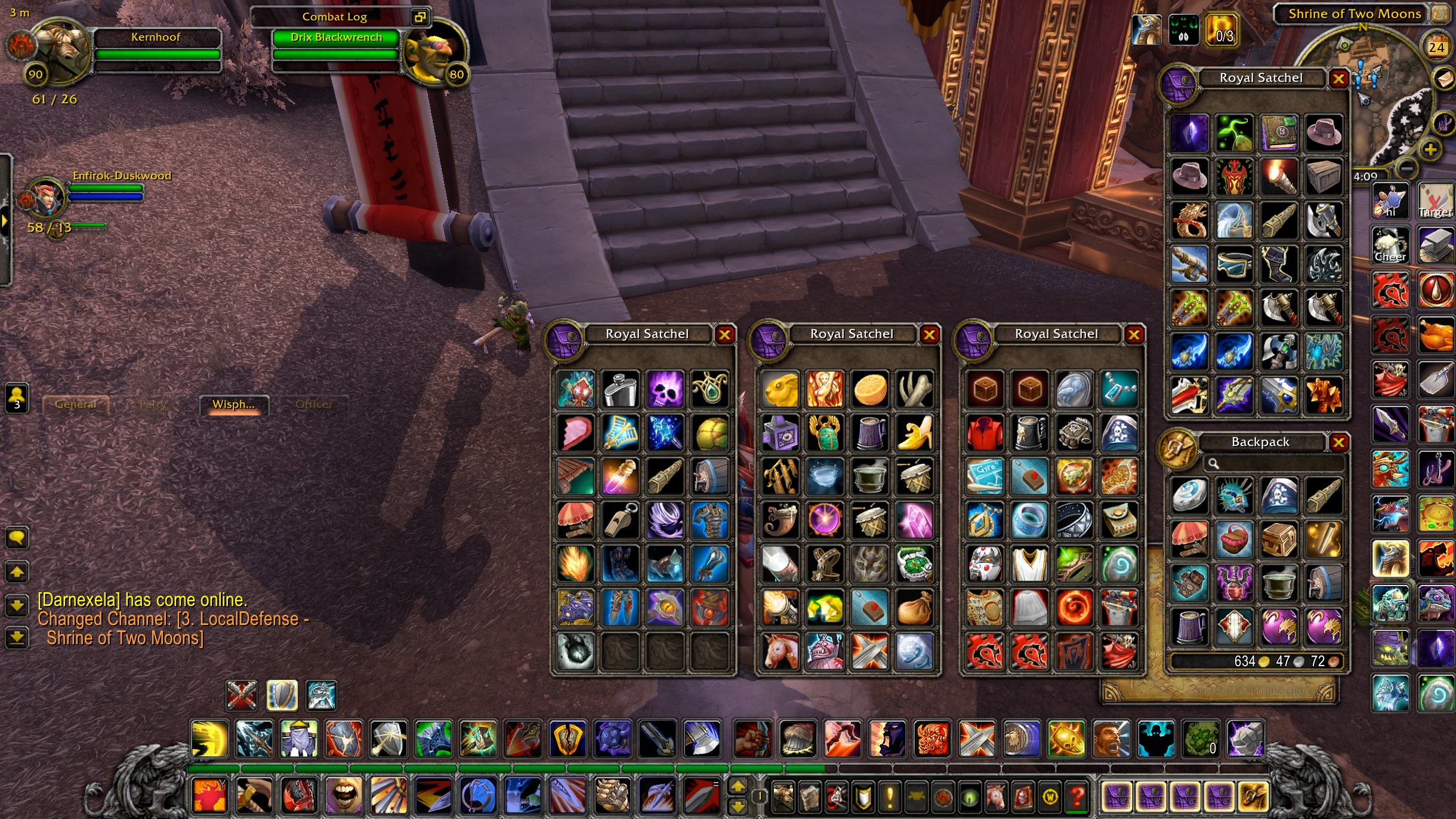Select the banana item in the satchel

914,433
